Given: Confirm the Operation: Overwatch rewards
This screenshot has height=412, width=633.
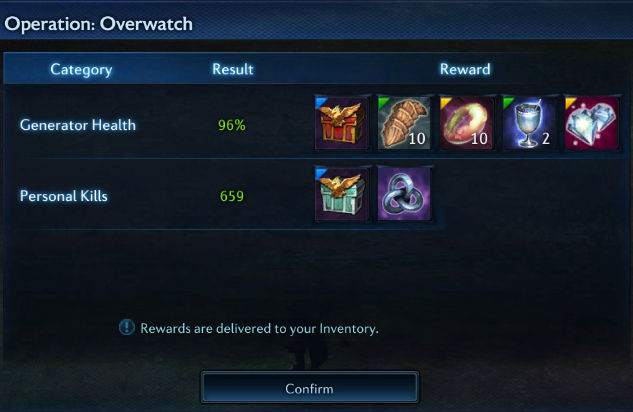Looking at the screenshot, I should point(309,387).
